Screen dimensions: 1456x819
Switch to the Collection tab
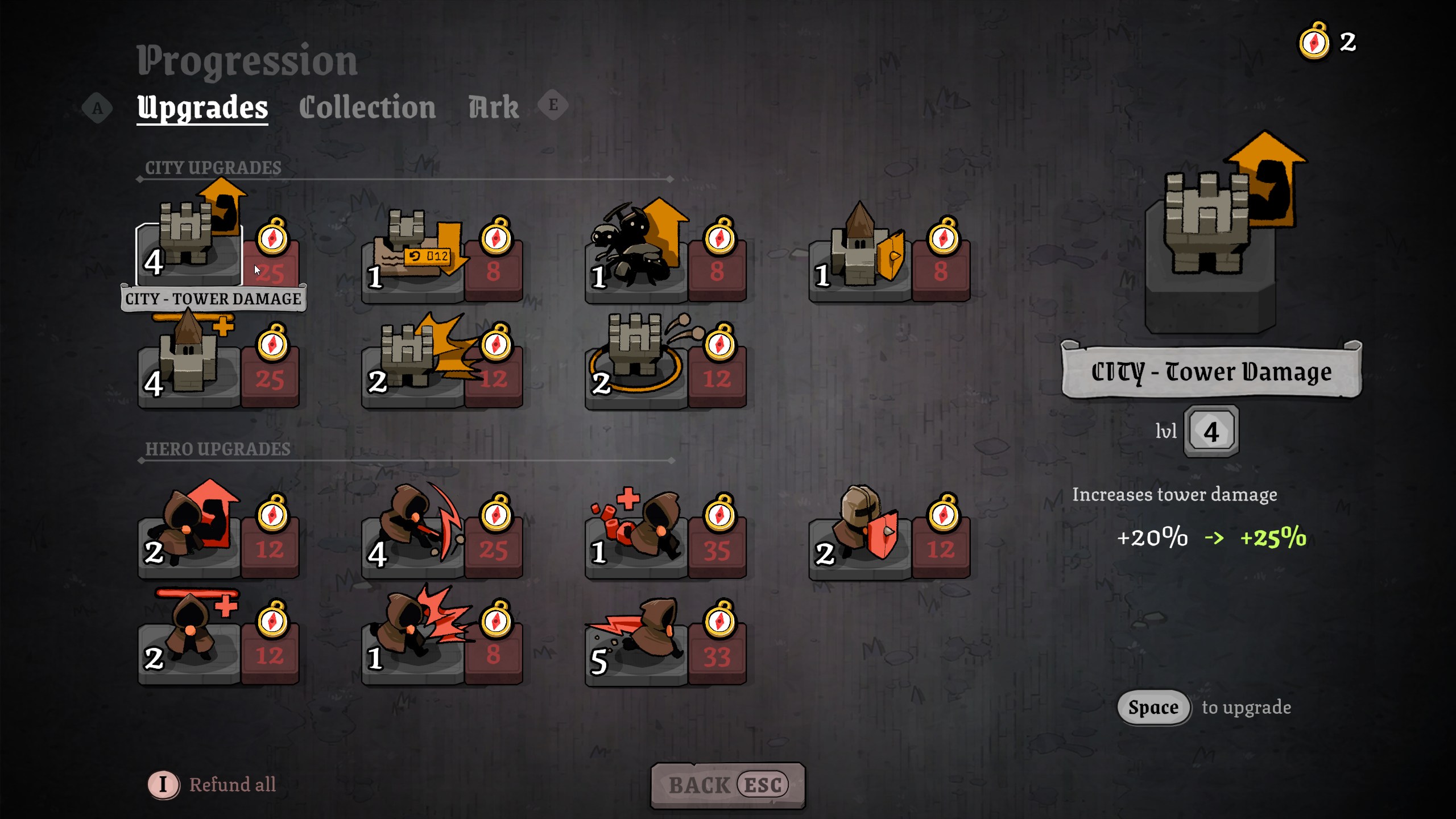click(x=367, y=107)
